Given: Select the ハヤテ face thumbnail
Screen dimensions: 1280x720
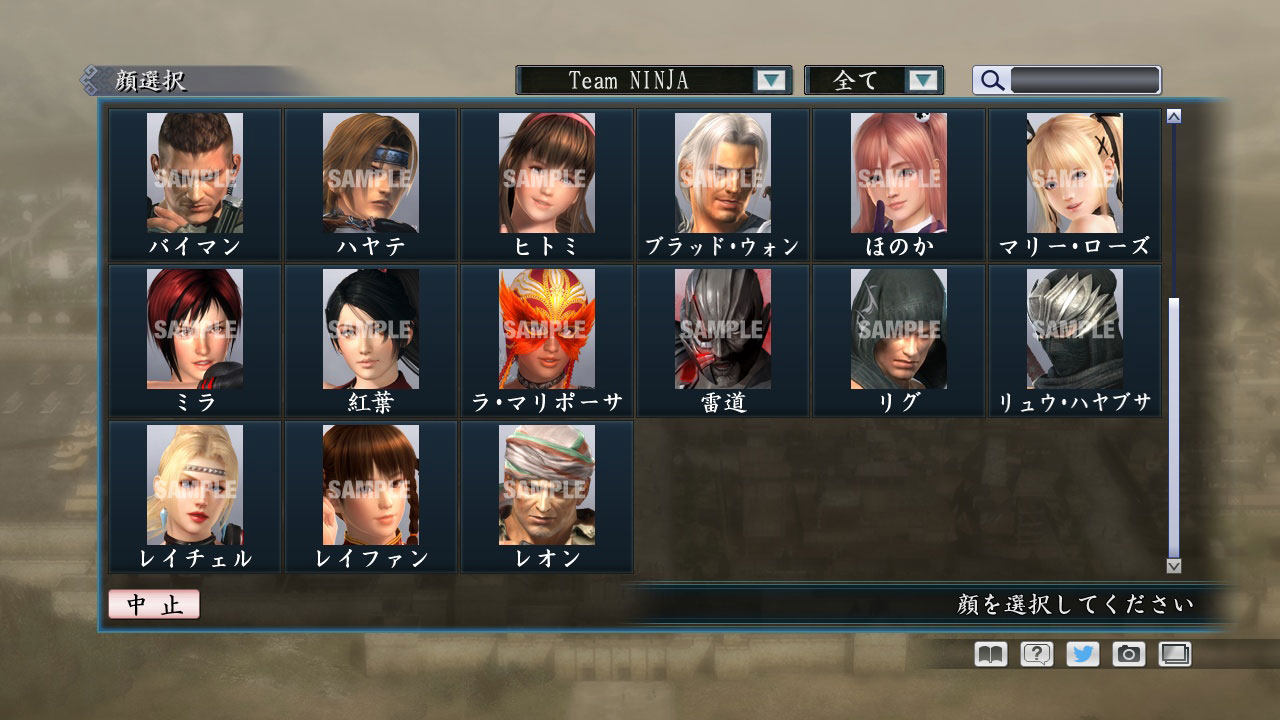Looking at the screenshot, I should click(371, 172).
